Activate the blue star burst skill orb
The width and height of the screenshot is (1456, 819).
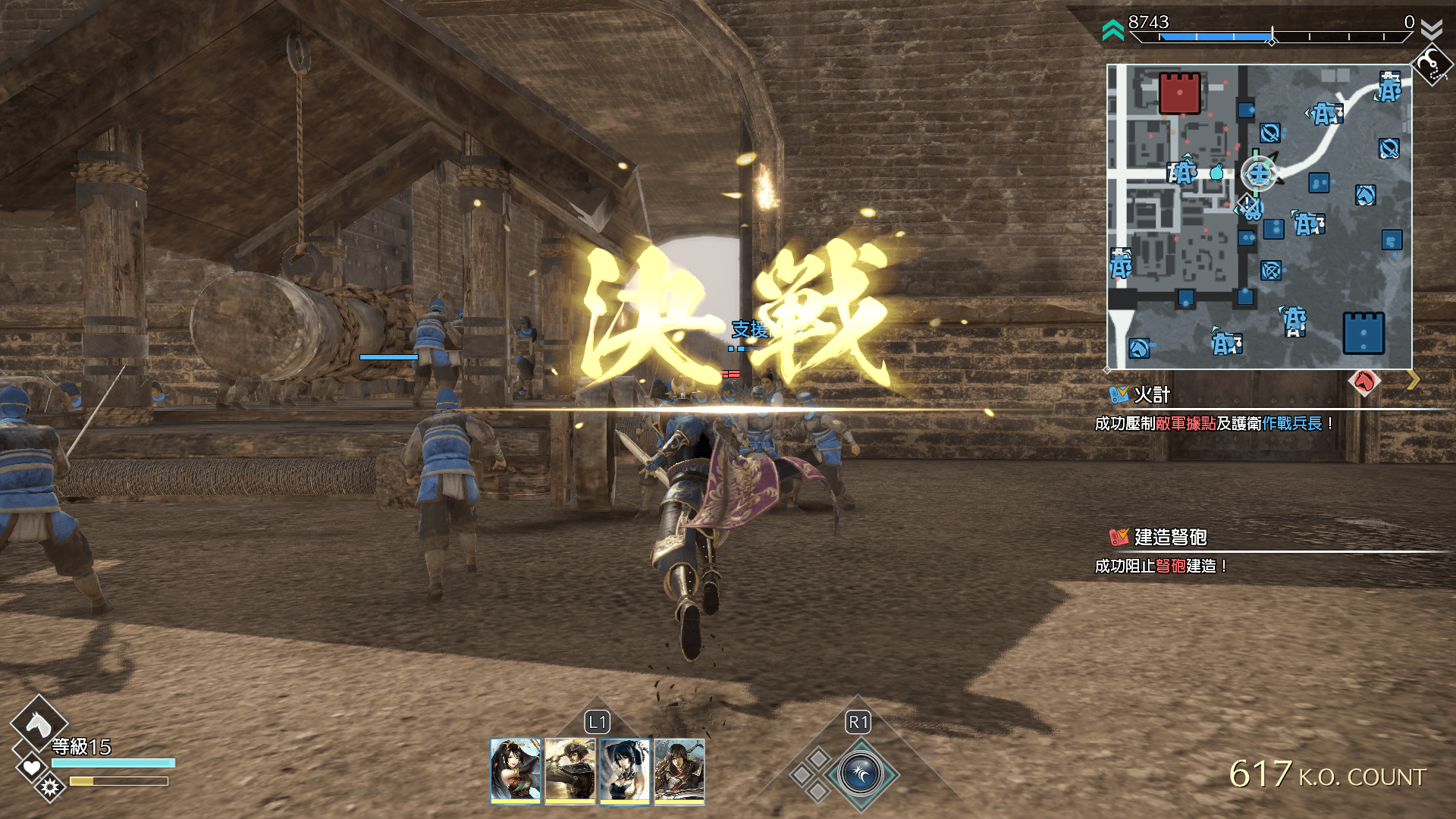click(x=861, y=774)
